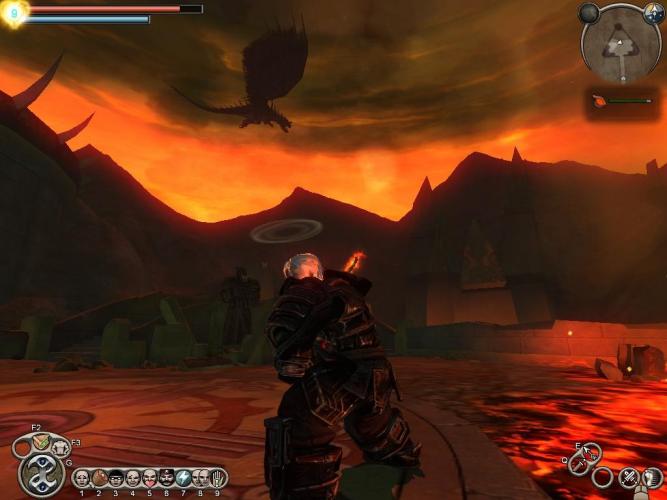Activate the running foot sneak icon
The height and width of the screenshot is (500, 667).
coord(650,477)
